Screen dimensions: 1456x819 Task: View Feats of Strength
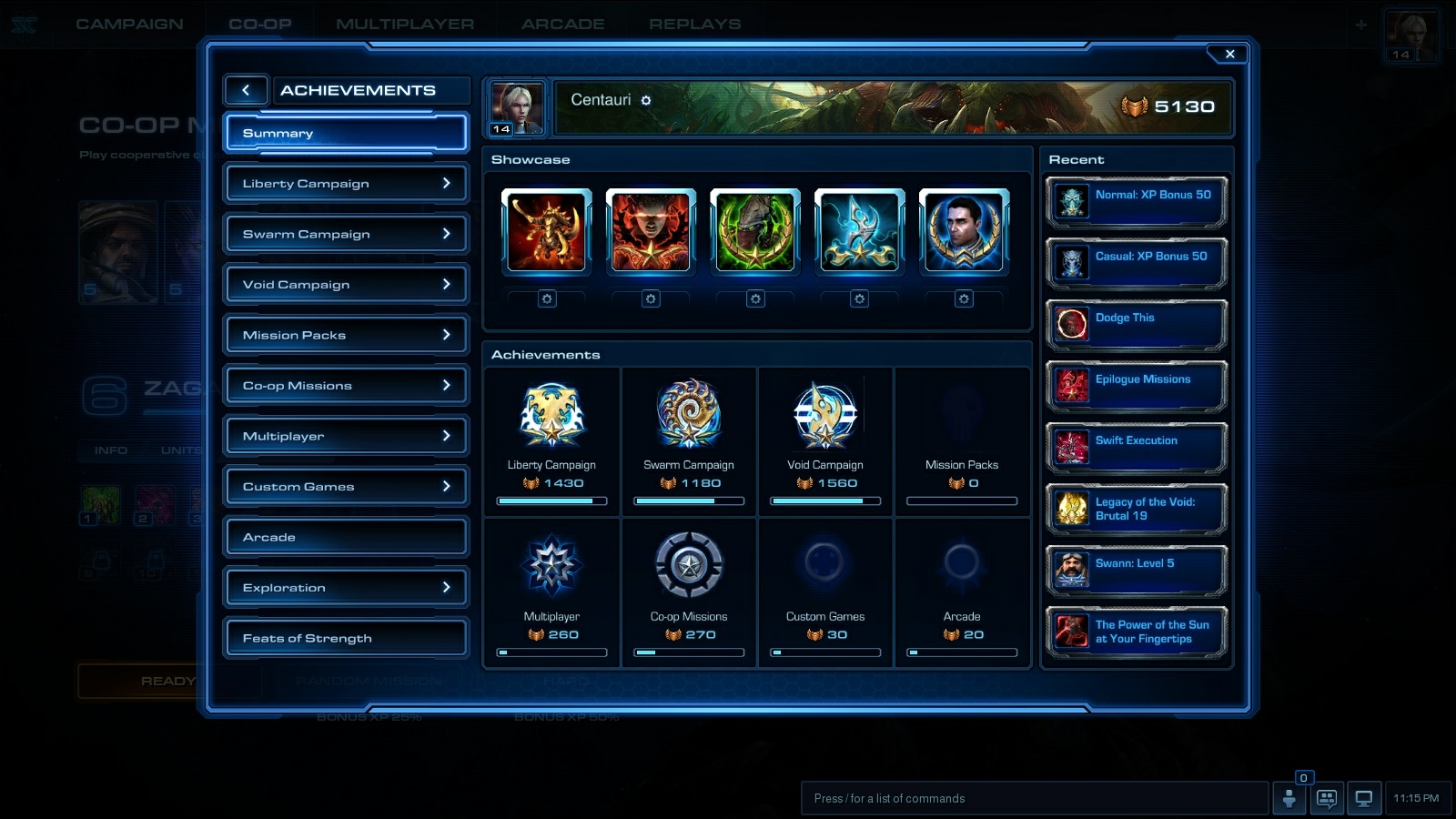pyautogui.click(x=346, y=638)
